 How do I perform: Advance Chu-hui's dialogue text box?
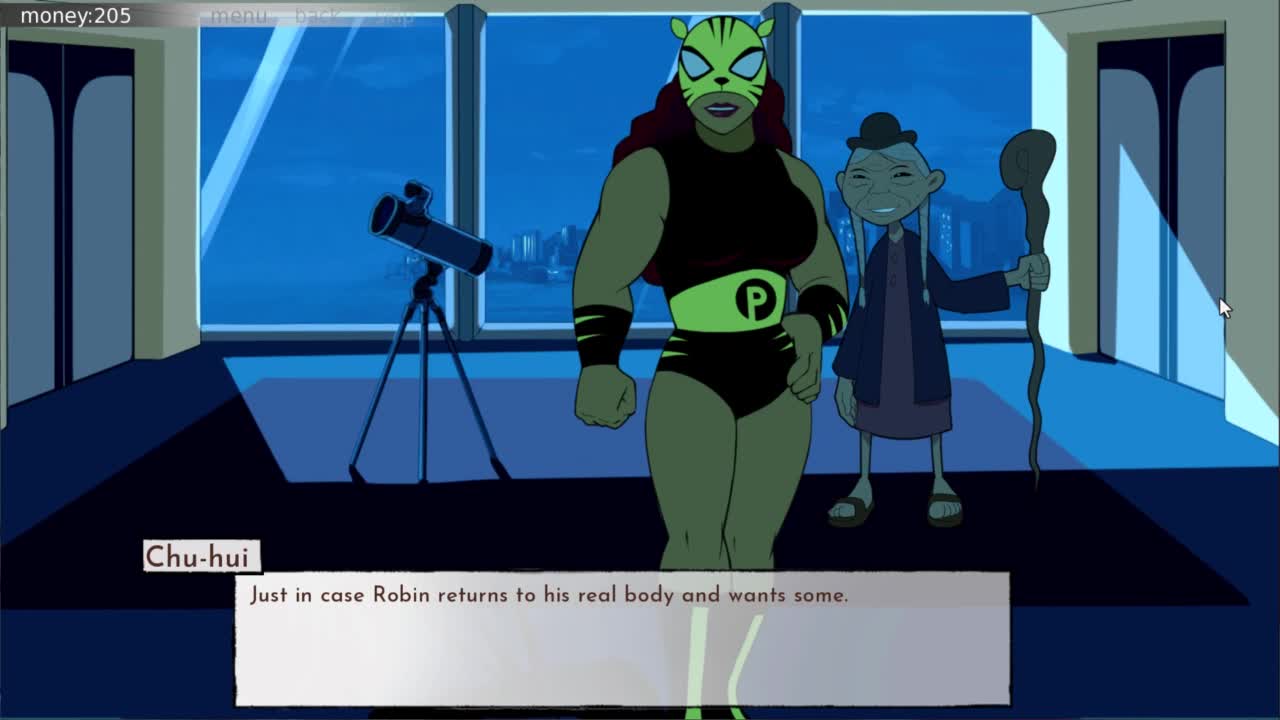(x=622, y=639)
